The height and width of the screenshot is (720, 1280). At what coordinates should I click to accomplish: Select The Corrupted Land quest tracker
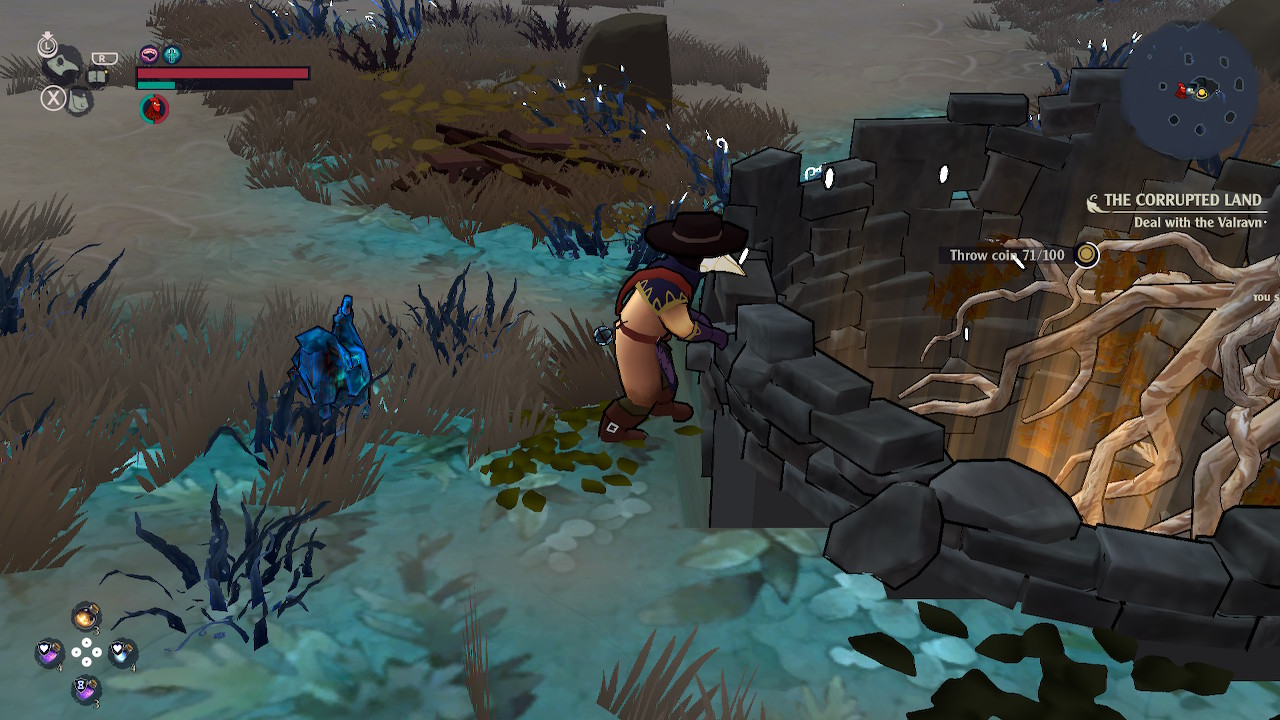1181,201
